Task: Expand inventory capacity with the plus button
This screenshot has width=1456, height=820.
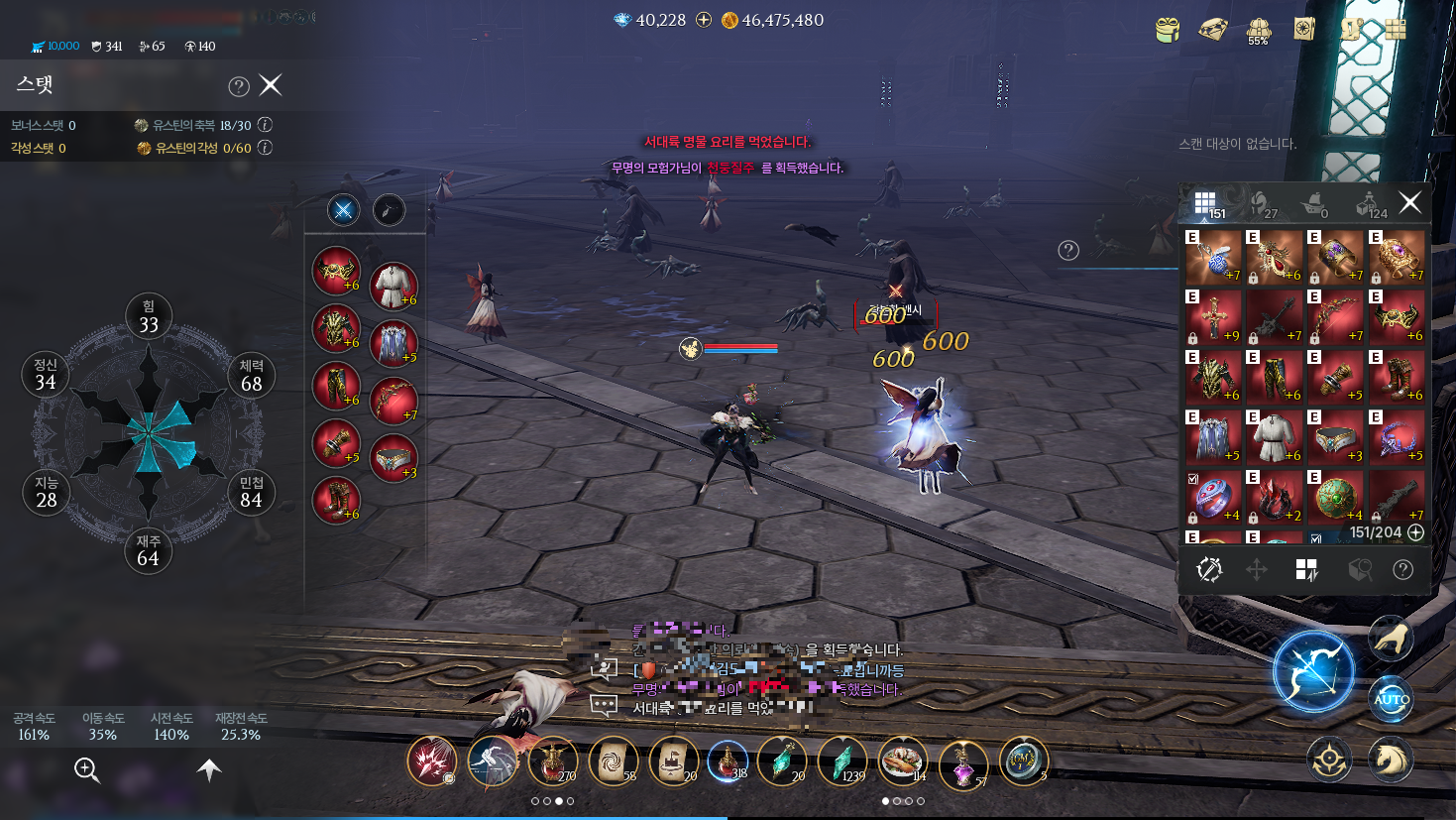Action: [1416, 532]
